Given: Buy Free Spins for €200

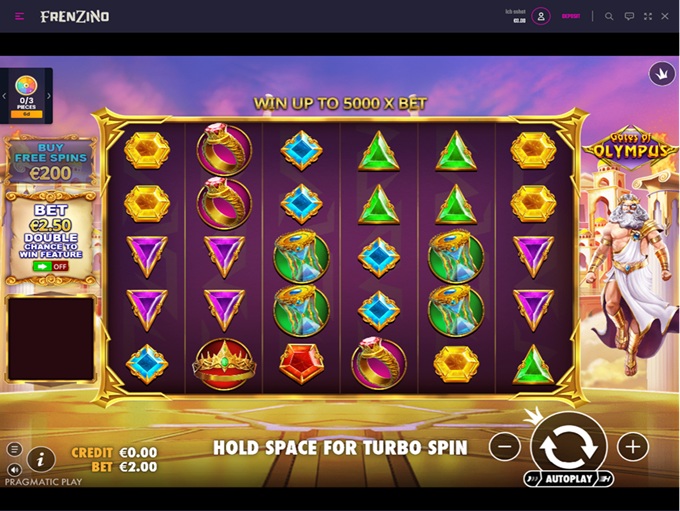Looking at the screenshot, I should tap(50, 160).
